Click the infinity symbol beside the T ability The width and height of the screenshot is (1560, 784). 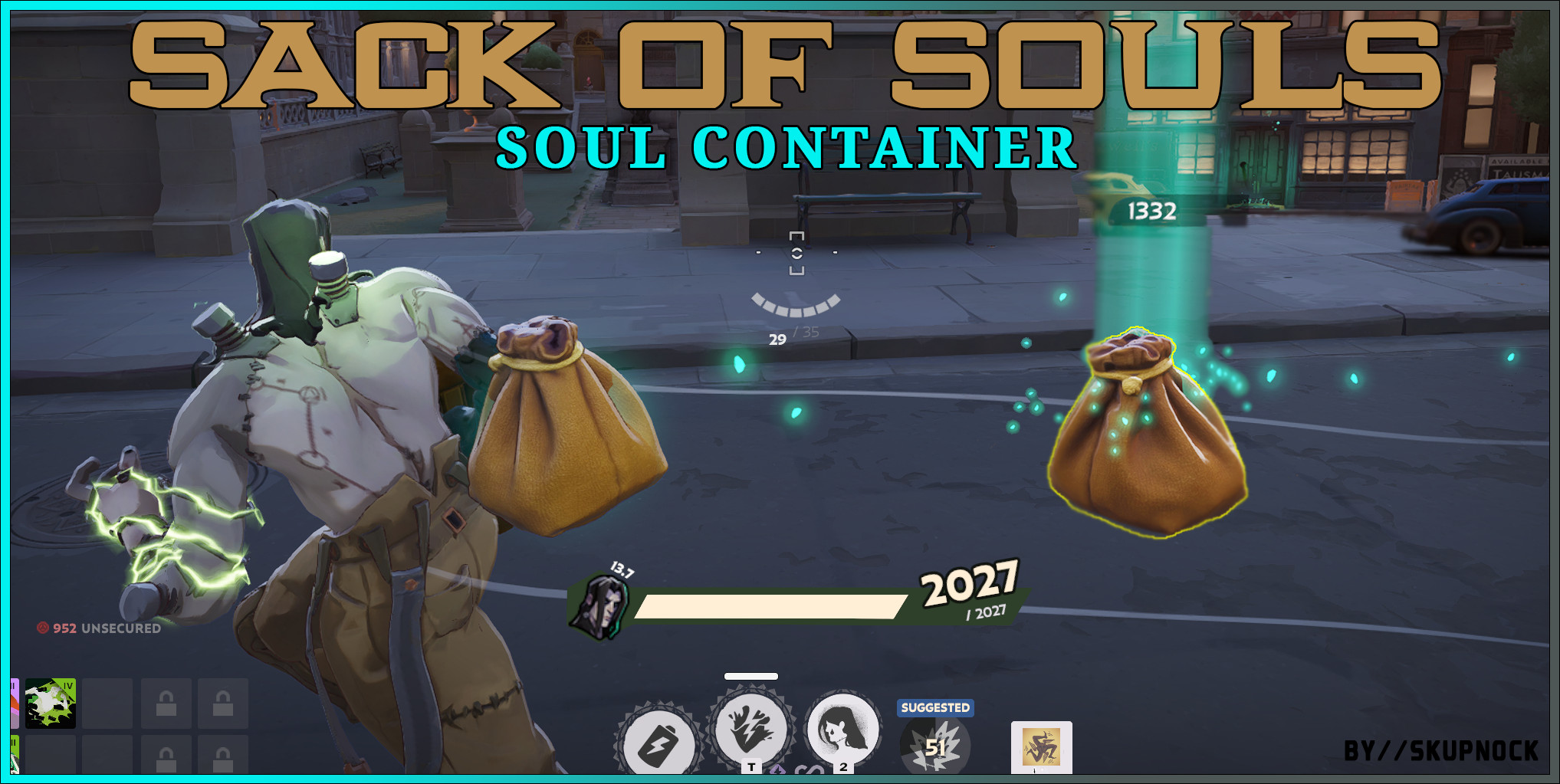pyautogui.click(x=810, y=770)
